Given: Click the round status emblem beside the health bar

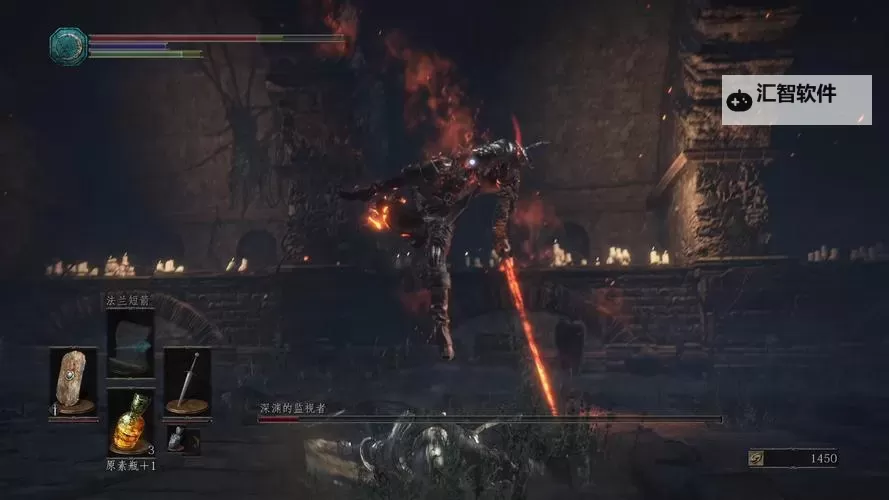Looking at the screenshot, I should coord(69,45).
